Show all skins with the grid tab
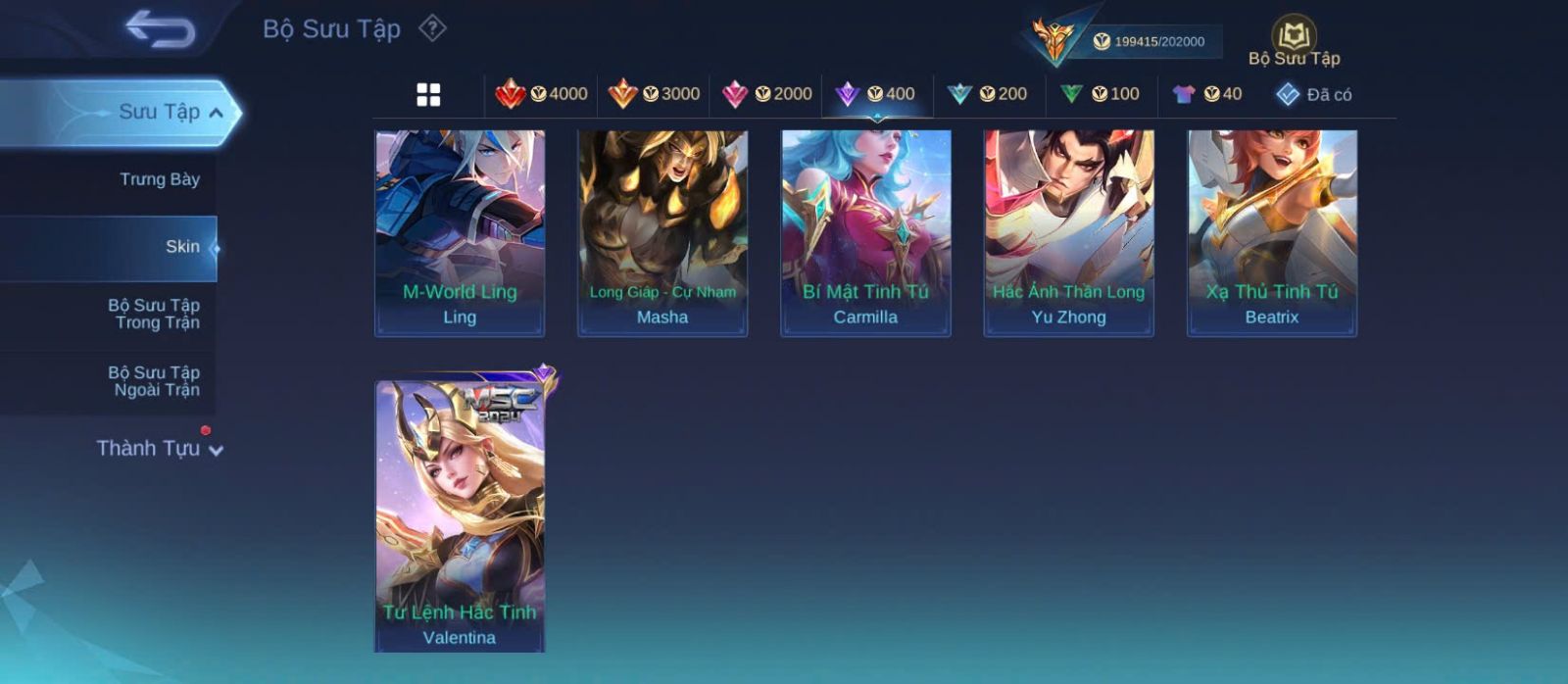Viewport: 1568px width, 684px height. [428, 94]
